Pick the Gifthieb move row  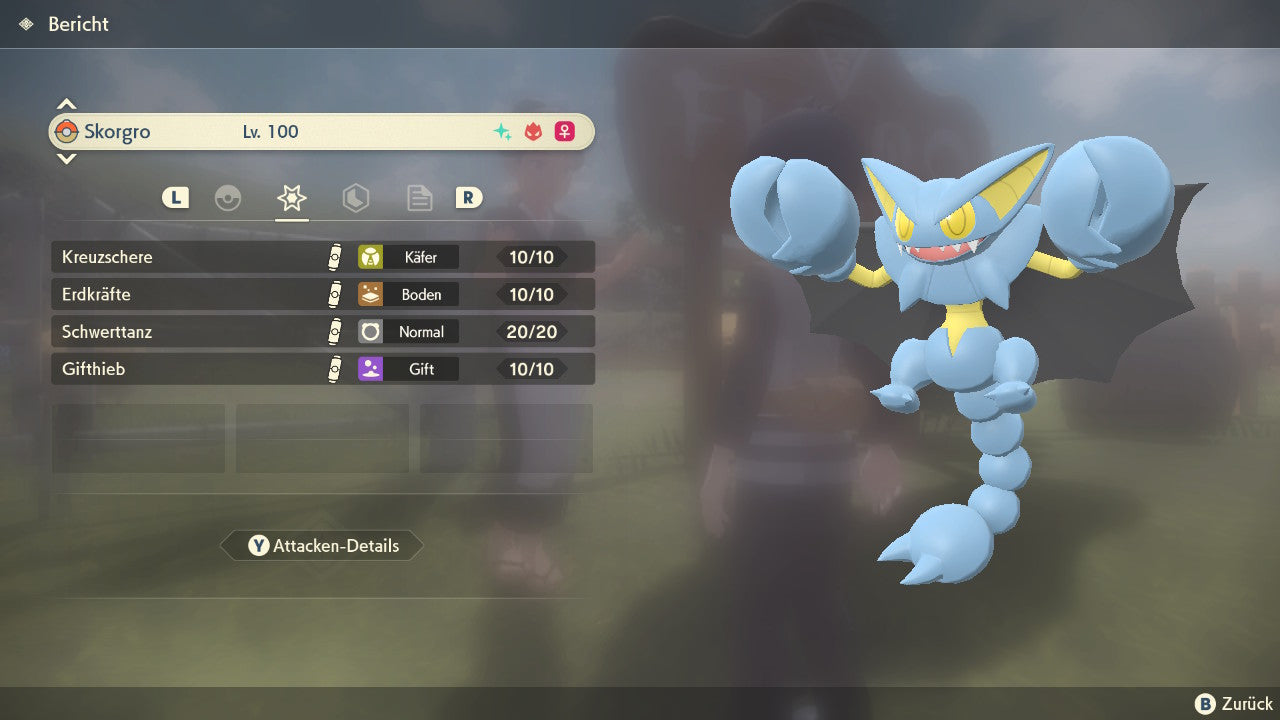(322, 369)
